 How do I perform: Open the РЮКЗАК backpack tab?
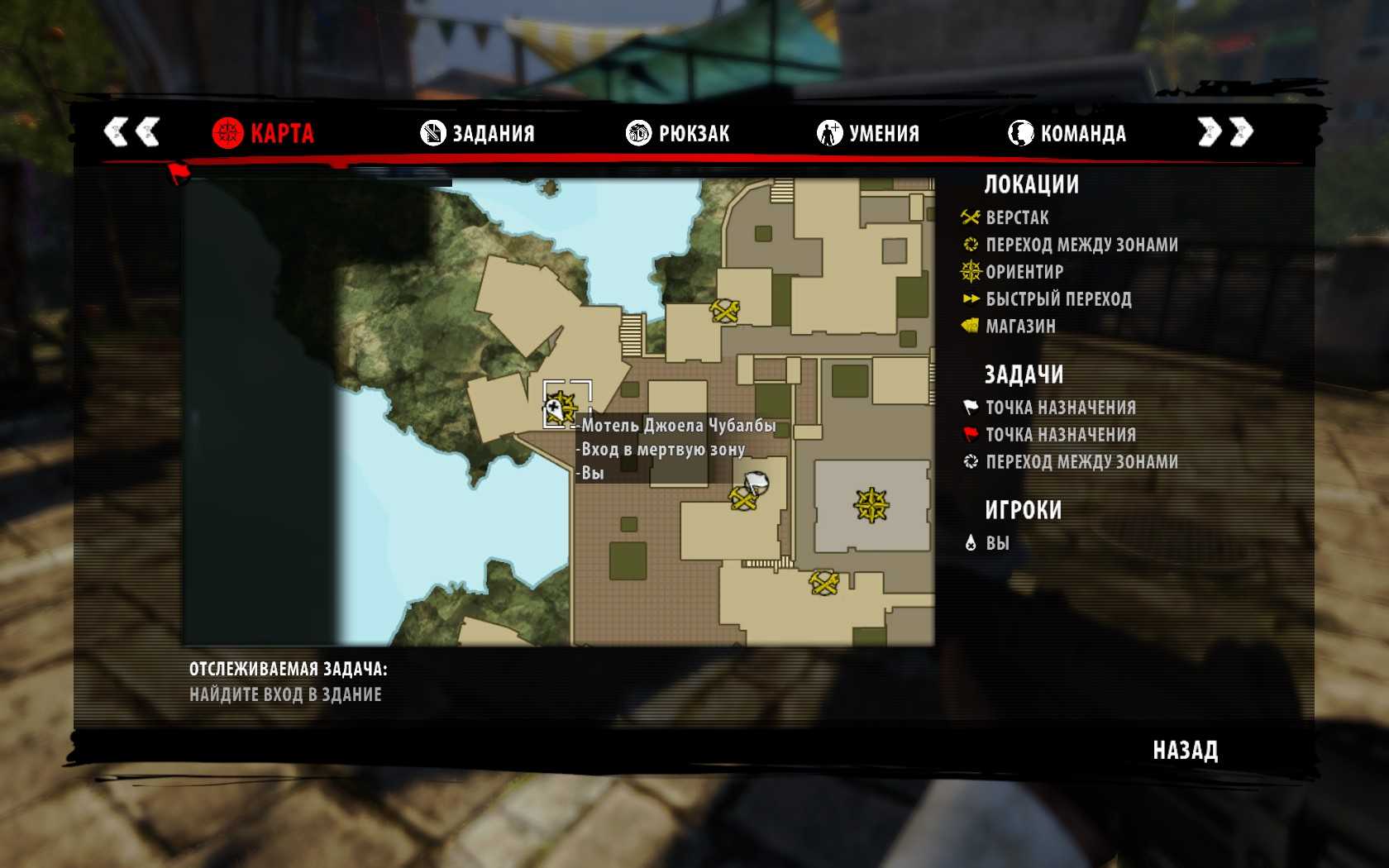point(678,133)
